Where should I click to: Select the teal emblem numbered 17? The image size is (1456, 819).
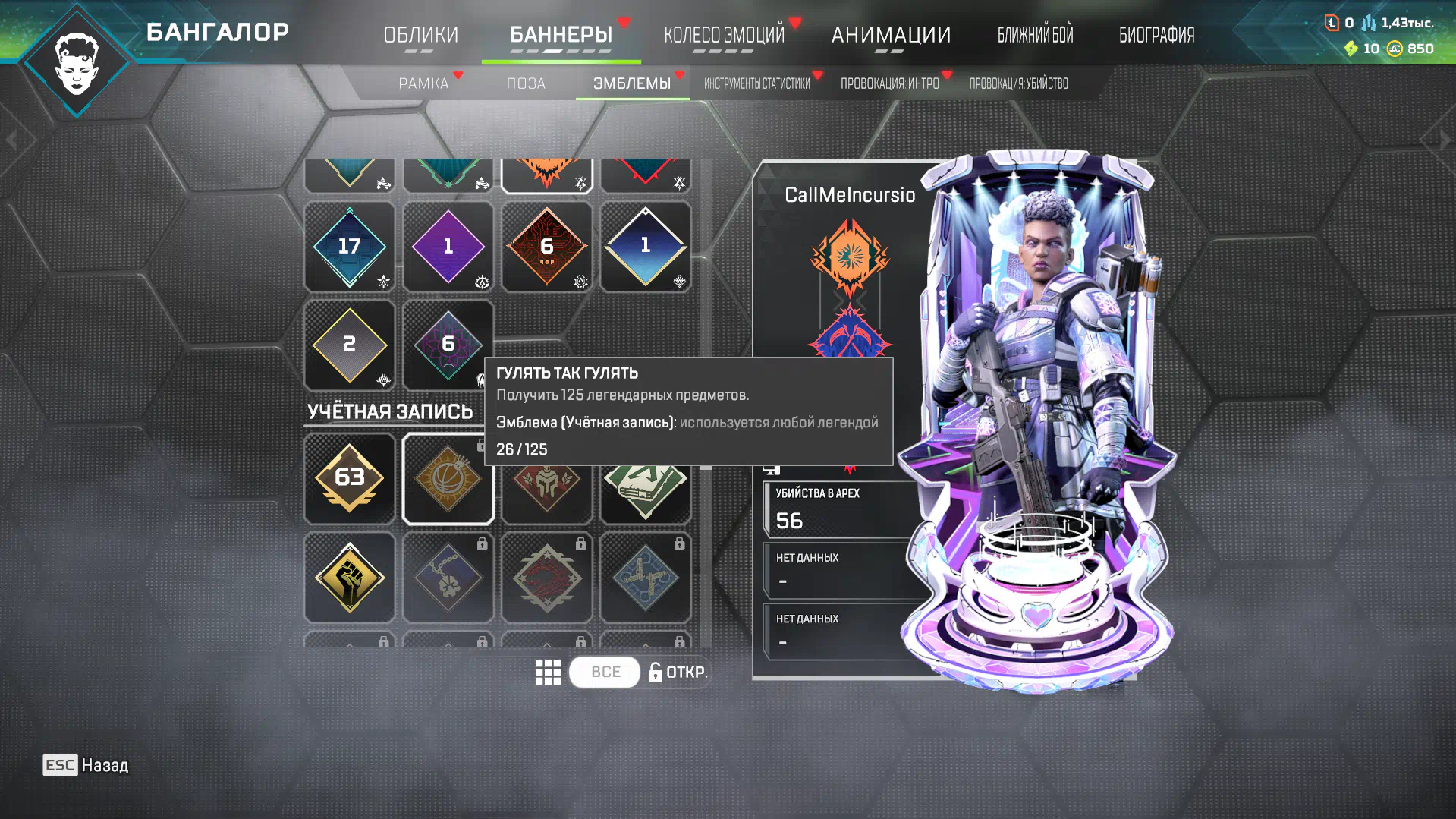pyautogui.click(x=350, y=247)
